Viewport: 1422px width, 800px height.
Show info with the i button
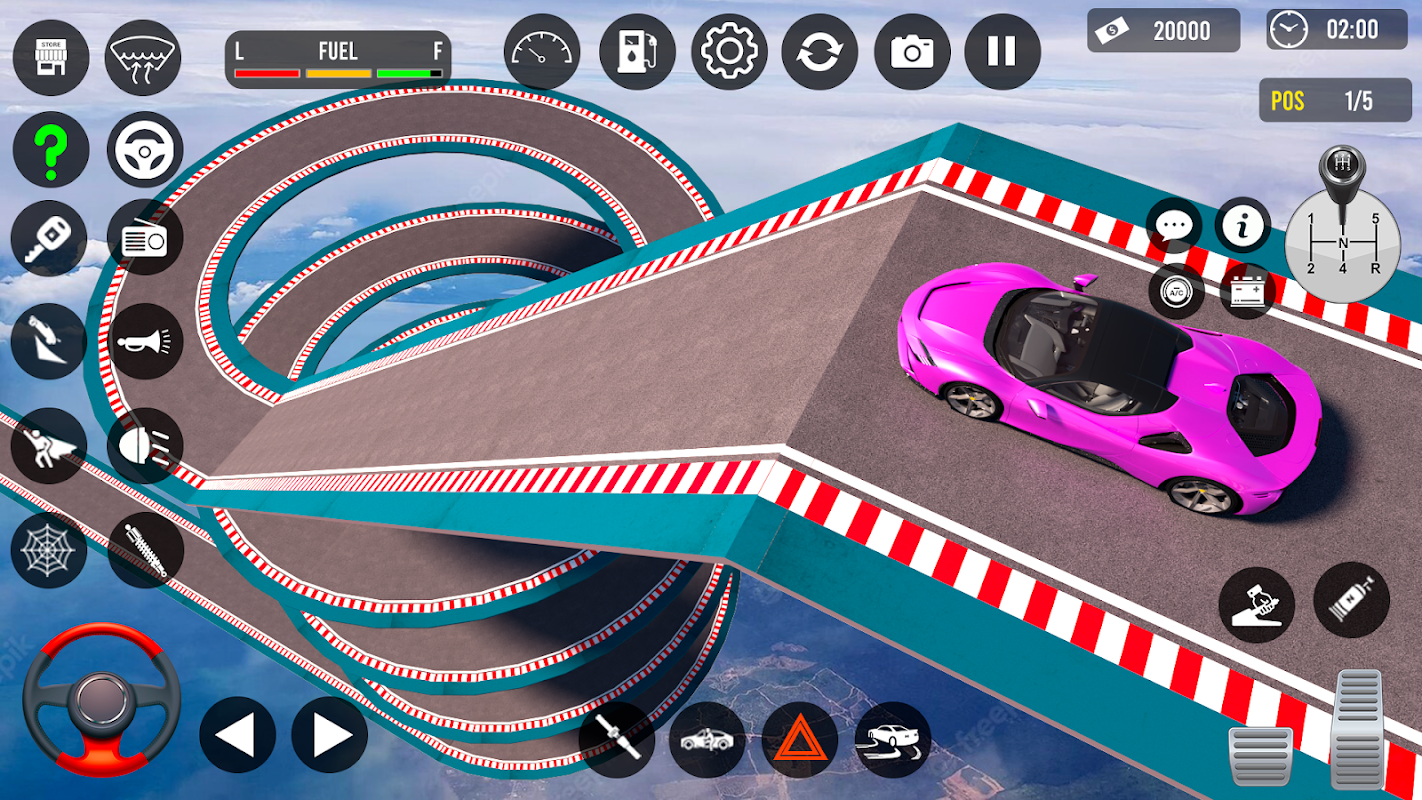1243,226
